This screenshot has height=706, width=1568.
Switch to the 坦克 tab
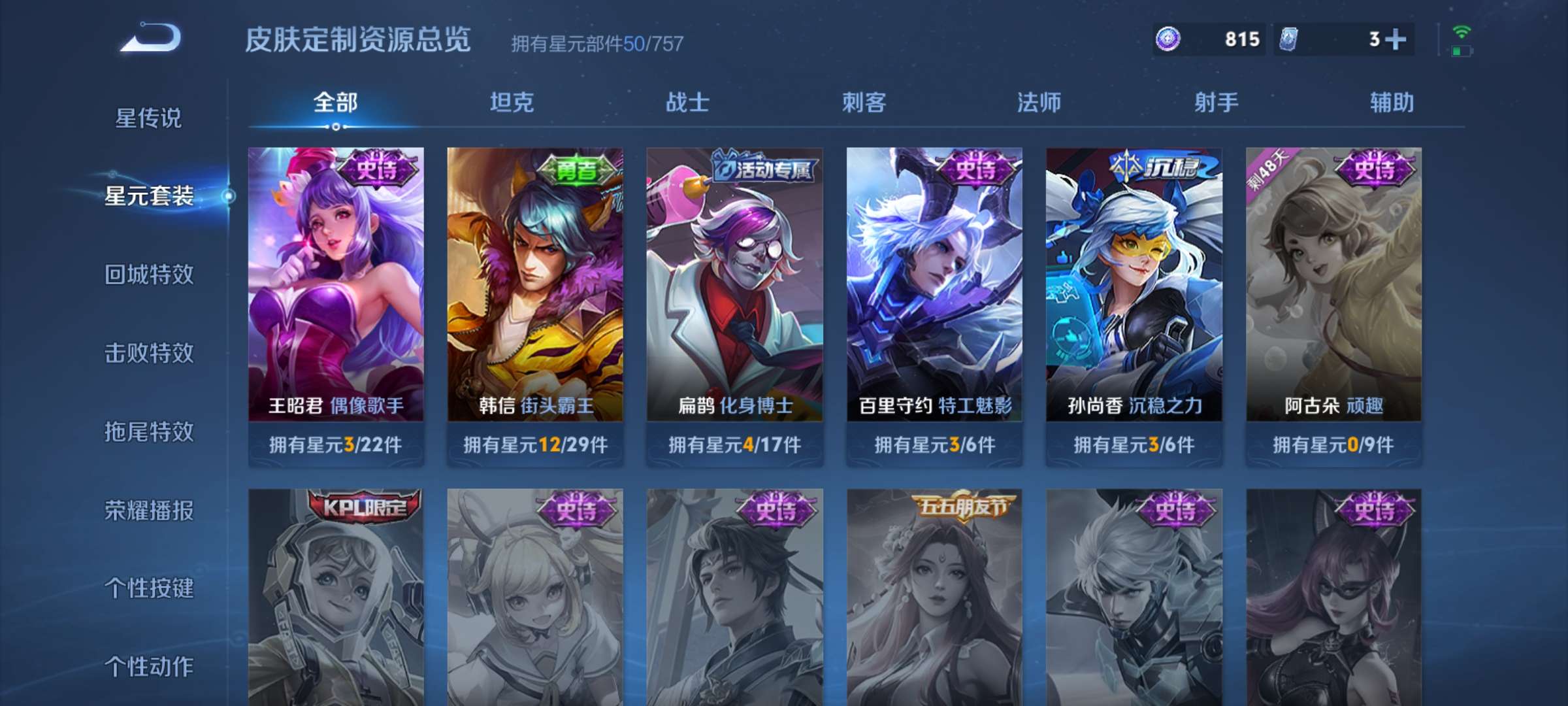tap(512, 102)
